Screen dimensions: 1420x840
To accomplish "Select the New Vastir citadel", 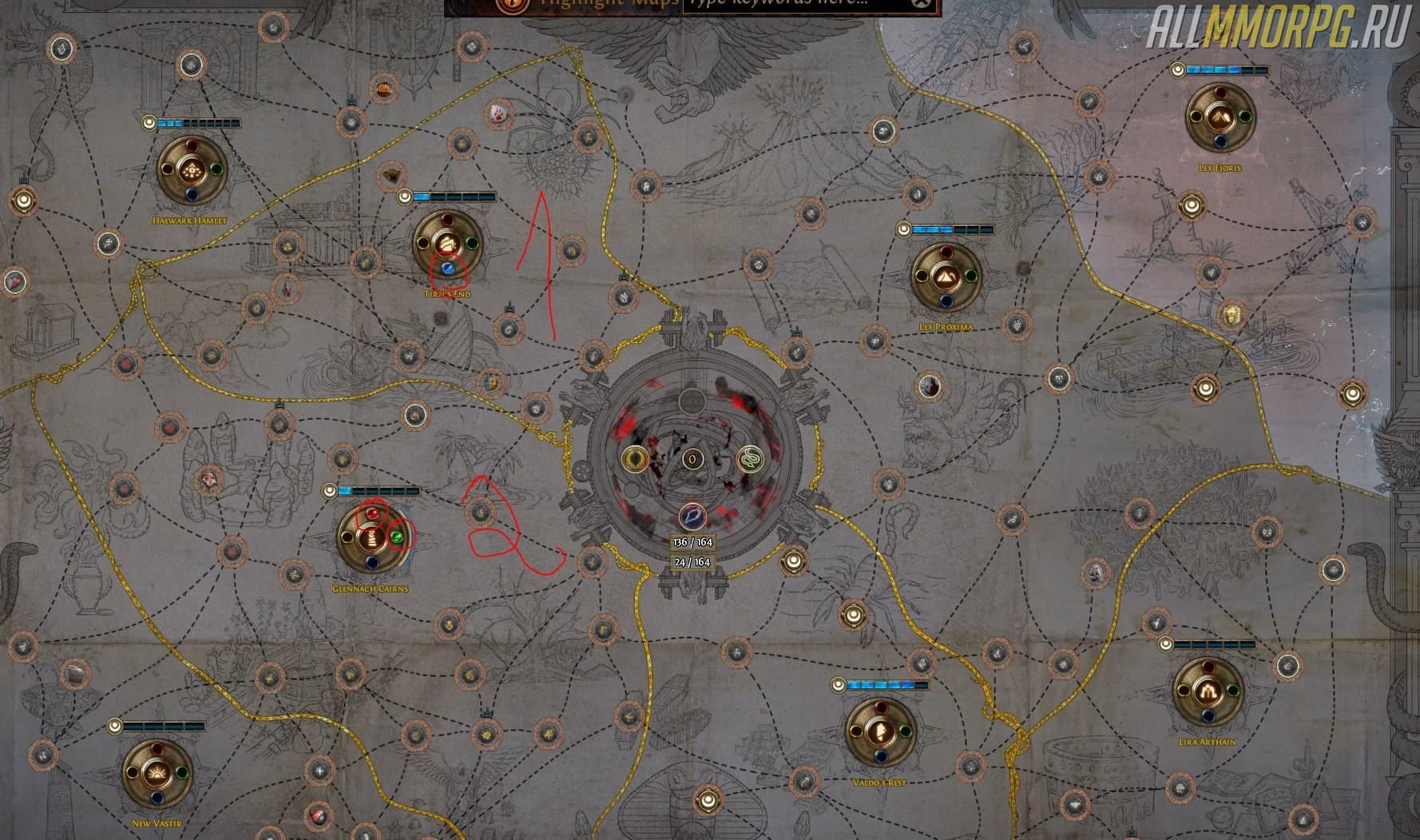I will coord(157,772).
